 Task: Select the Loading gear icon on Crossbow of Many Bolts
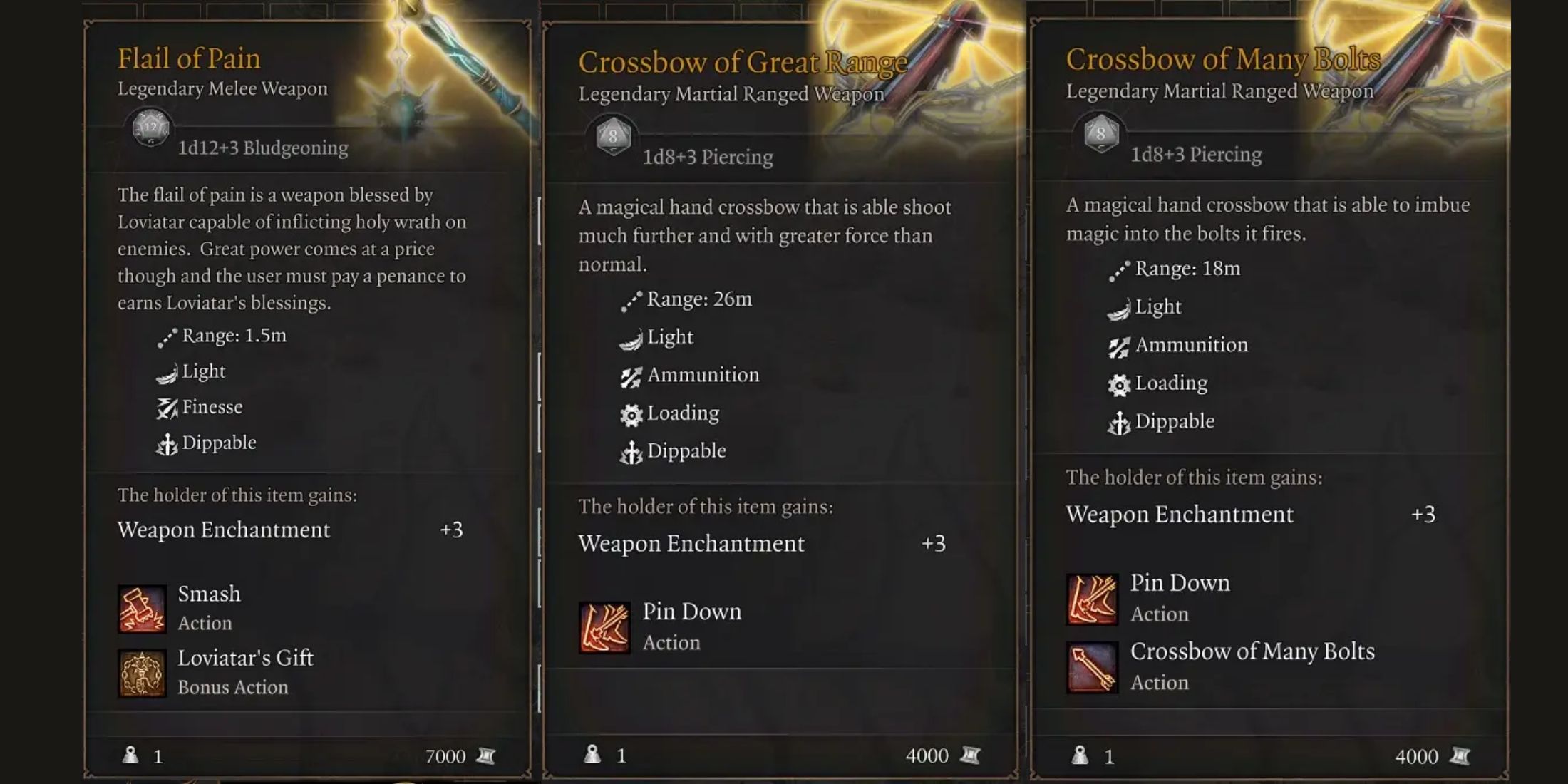(x=1120, y=383)
